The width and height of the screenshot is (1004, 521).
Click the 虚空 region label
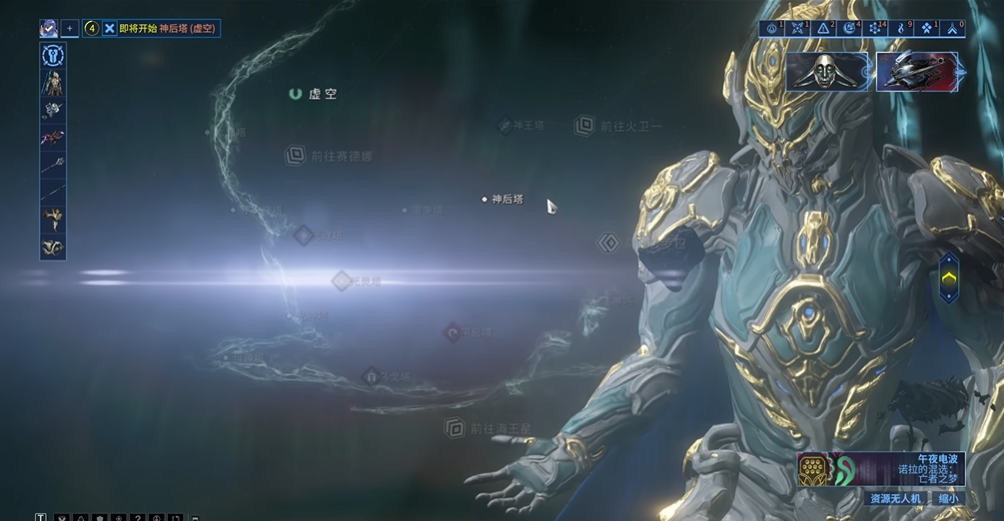point(321,94)
